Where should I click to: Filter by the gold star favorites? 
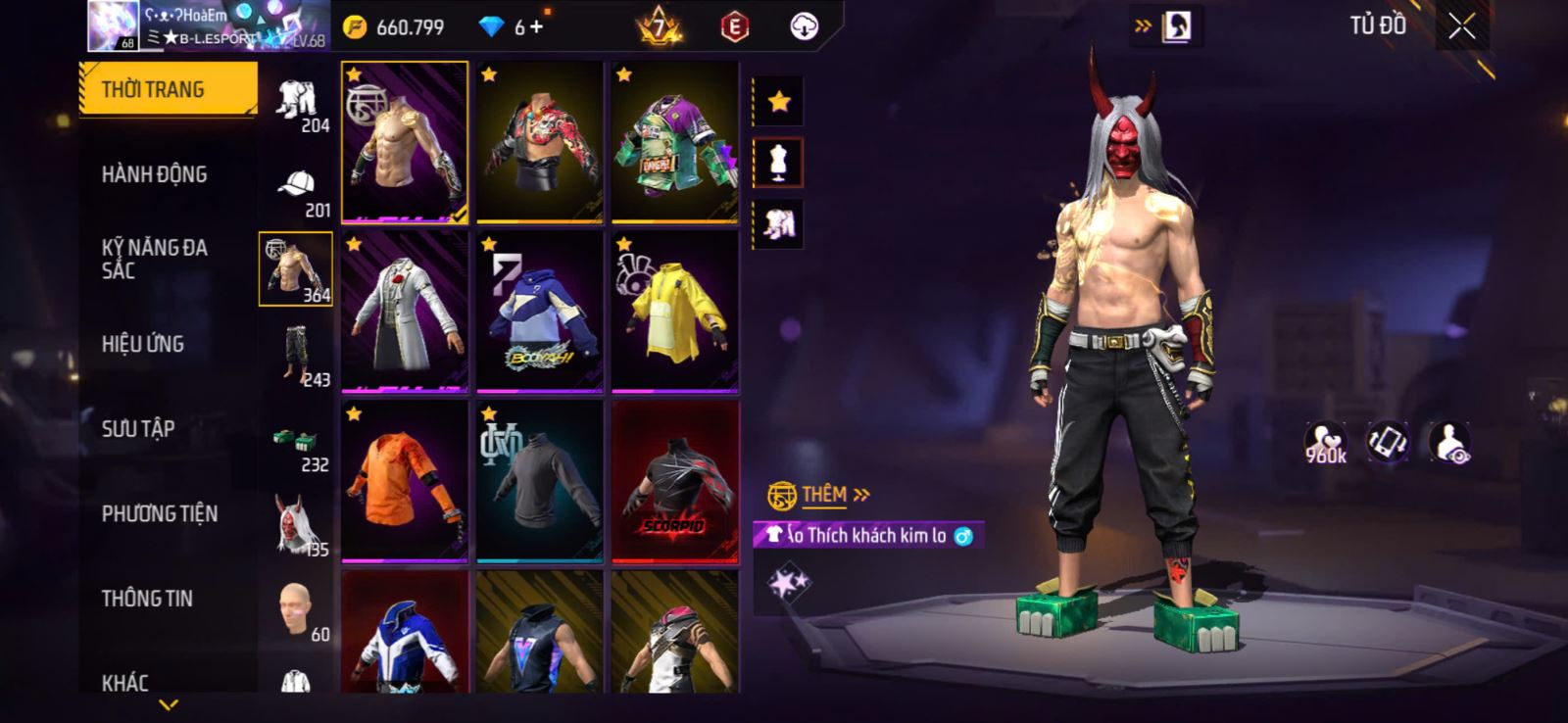coord(778,101)
